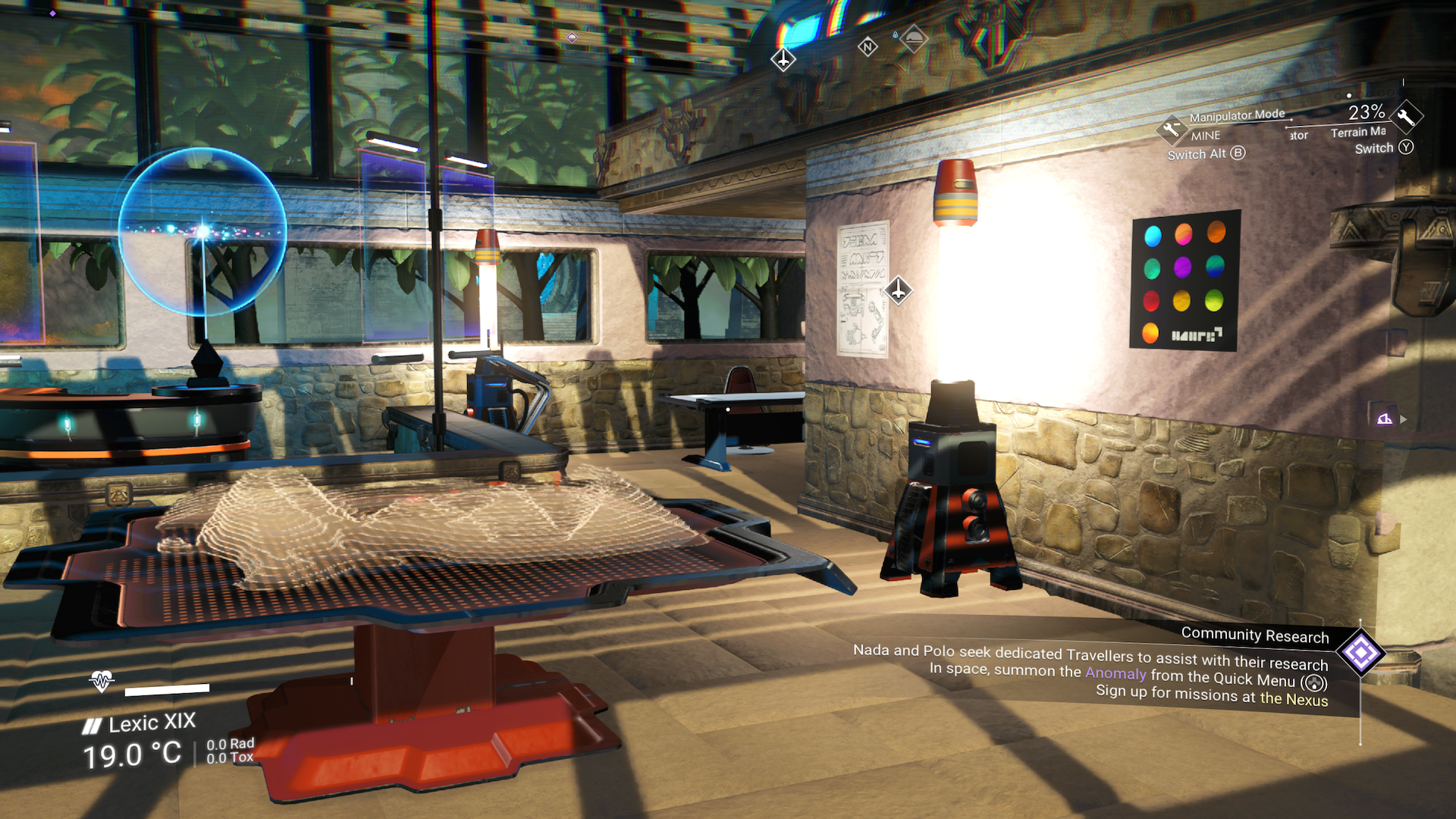Select the purple off-screen base marker
The height and width of the screenshot is (819, 1456).
(x=1385, y=419)
